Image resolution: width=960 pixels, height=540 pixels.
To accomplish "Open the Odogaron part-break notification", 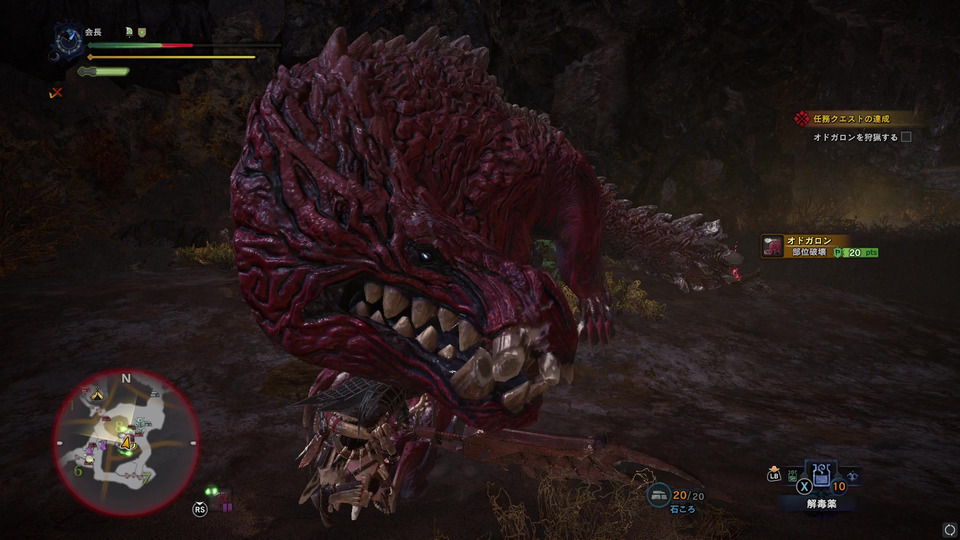I will tap(820, 247).
